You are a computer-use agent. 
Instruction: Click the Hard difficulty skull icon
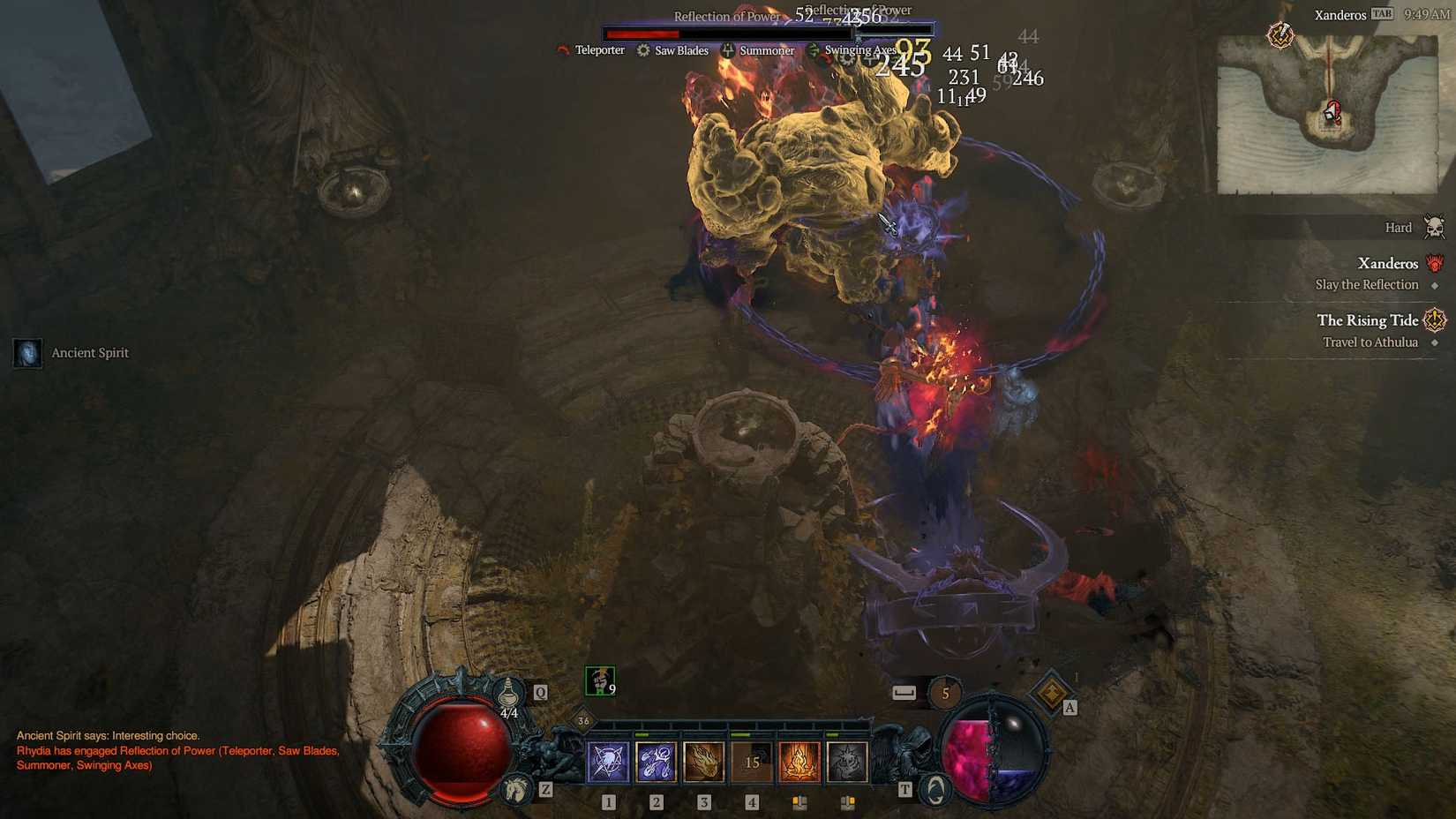point(1434,227)
